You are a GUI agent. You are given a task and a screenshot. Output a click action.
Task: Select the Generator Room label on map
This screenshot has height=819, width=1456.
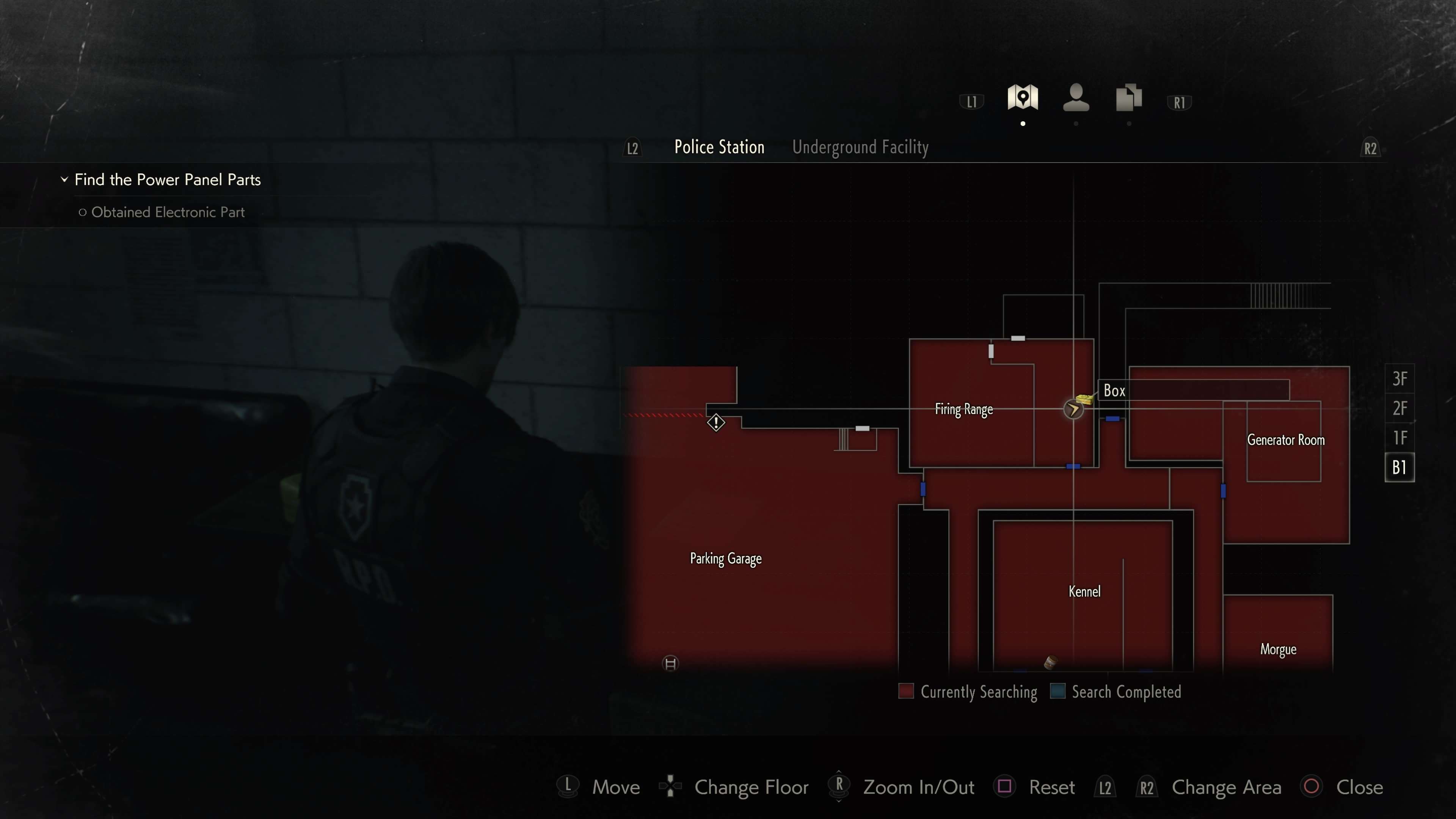point(1286,440)
